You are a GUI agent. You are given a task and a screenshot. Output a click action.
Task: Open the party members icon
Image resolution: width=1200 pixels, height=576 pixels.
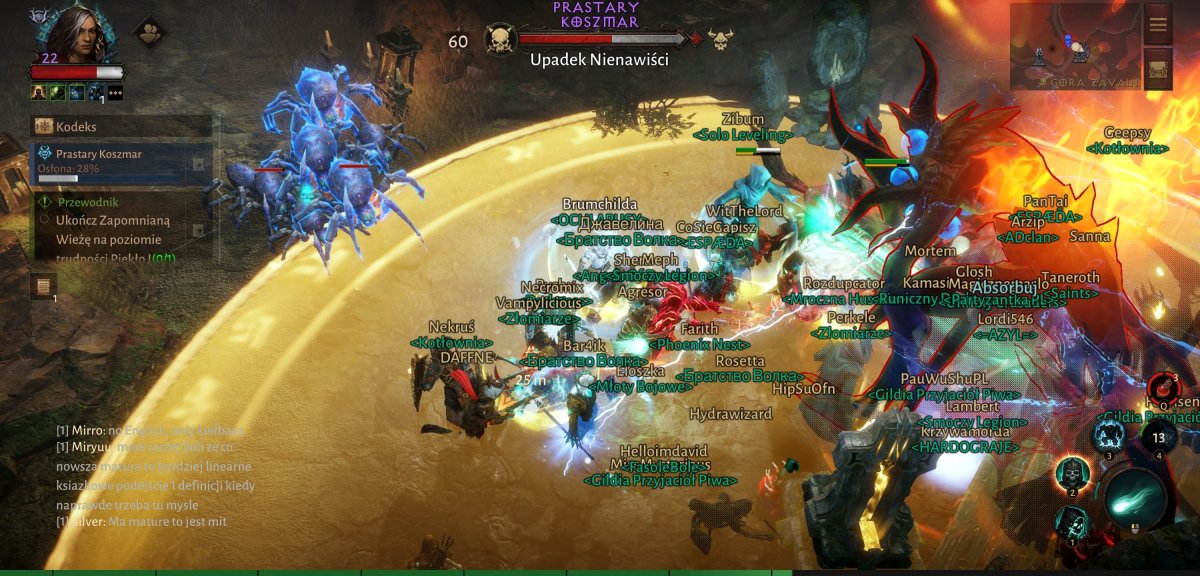(150, 33)
